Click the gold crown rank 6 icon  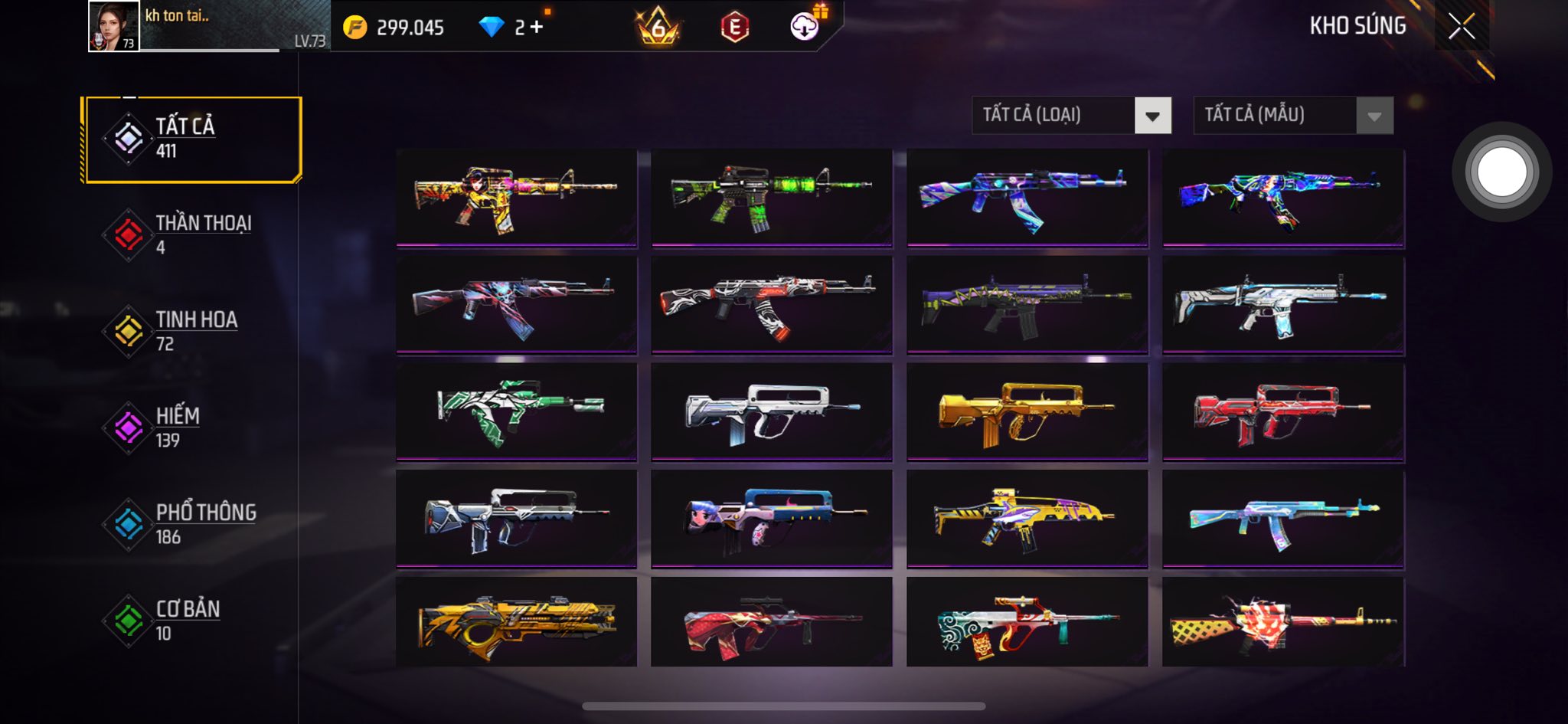coord(658,28)
